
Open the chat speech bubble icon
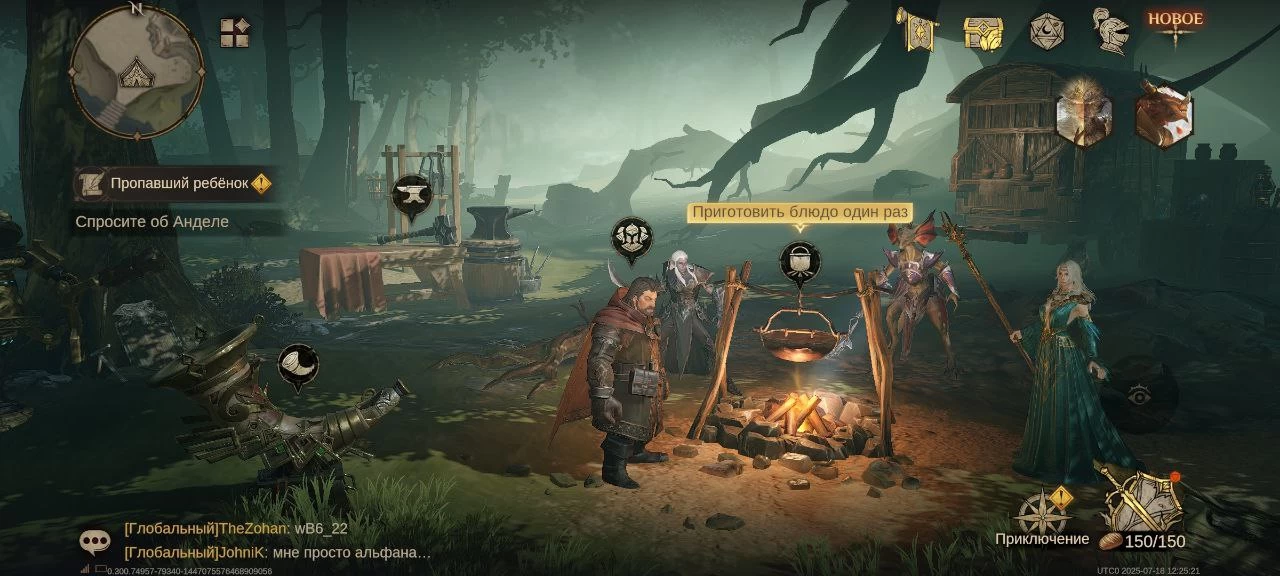(x=95, y=542)
